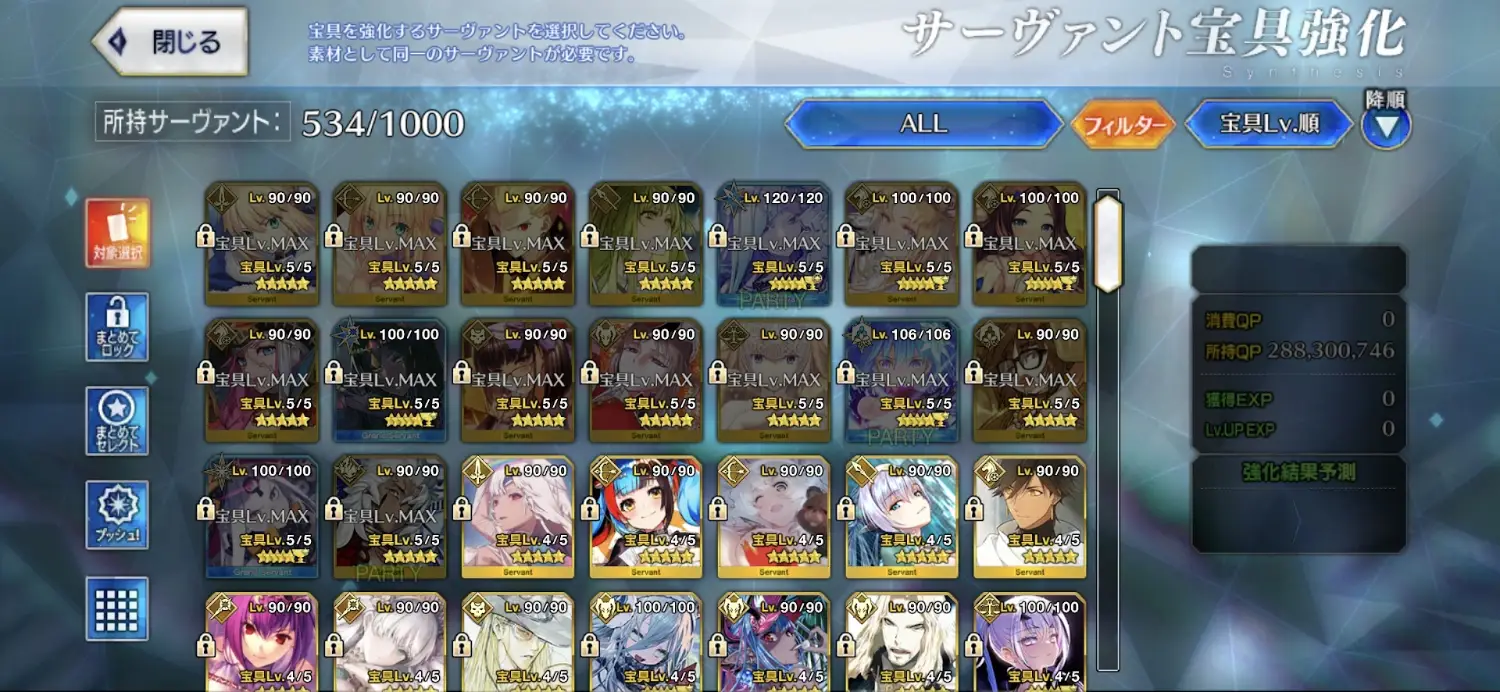1500x692 pixels.
Task: Click the servant list scrollbar handle
Action: pyautogui.click(x=1108, y=243)
